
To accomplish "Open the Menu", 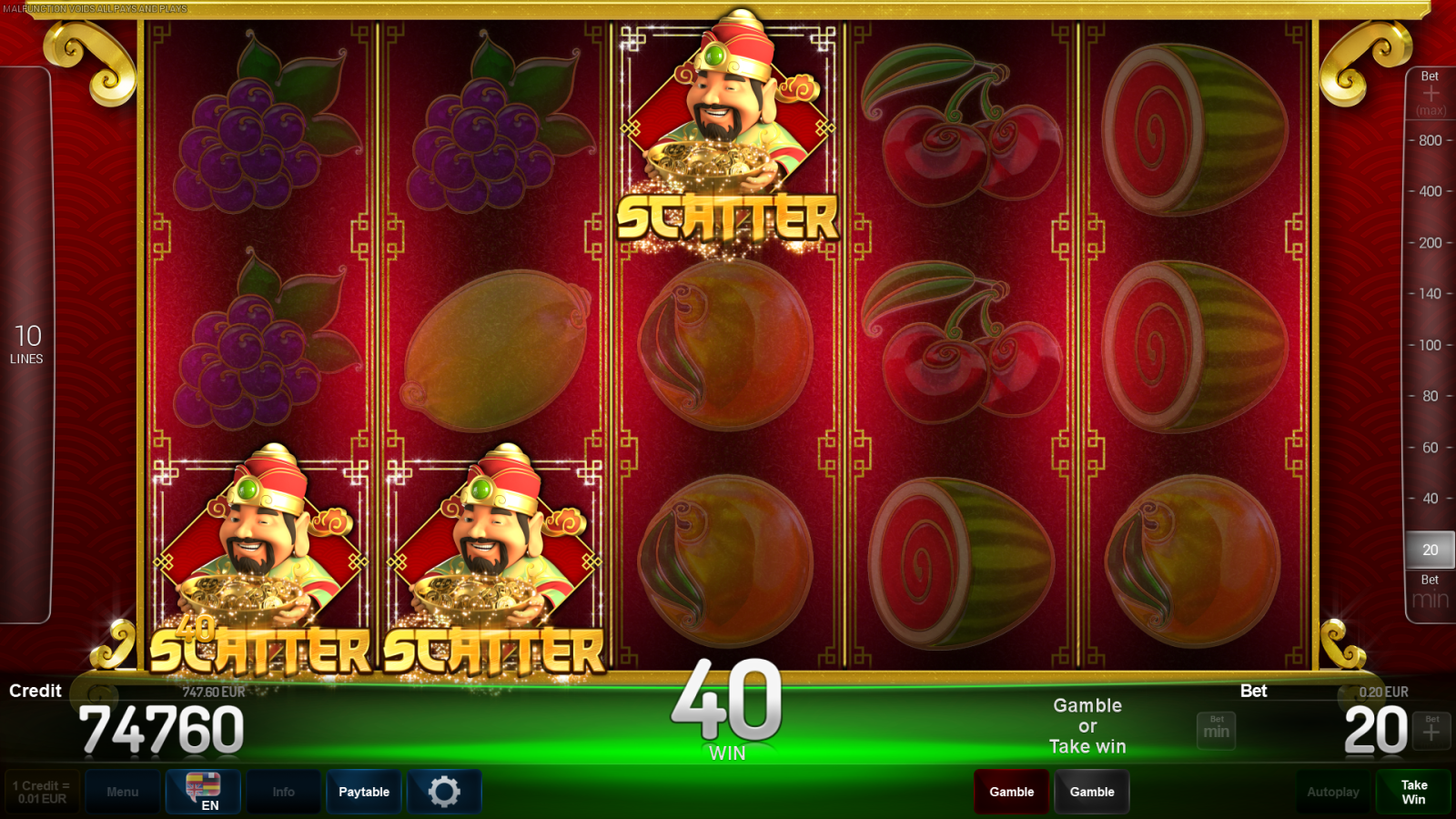I will (123, 792).
